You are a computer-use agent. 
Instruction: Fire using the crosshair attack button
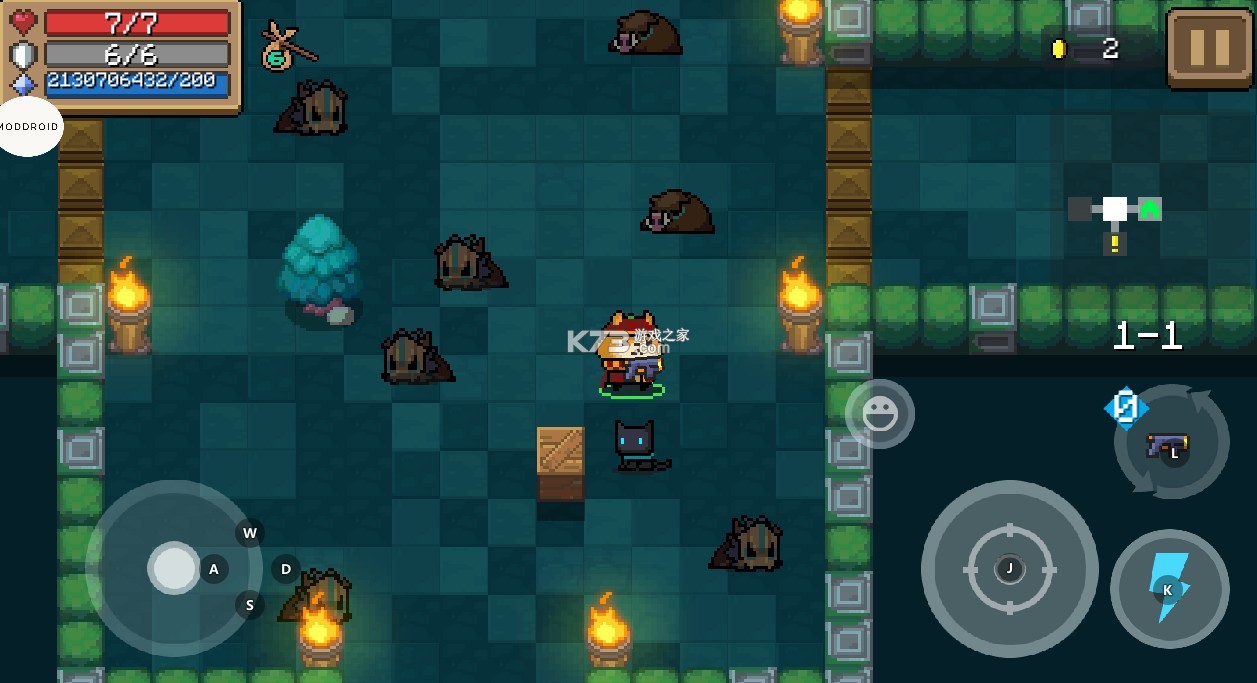point(1009,568)
